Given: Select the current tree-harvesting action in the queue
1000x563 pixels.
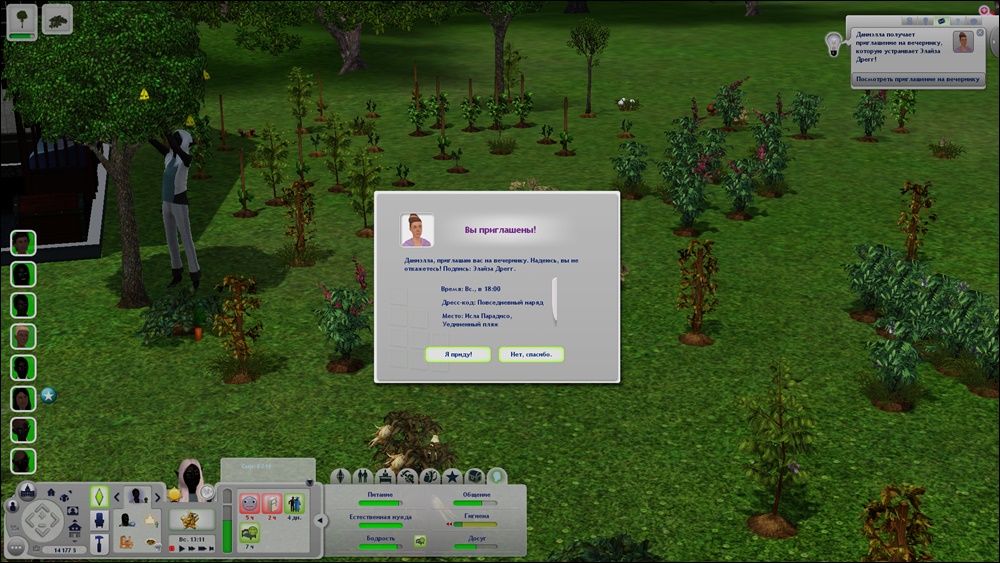Looking at the screenshot, I should (x=22, y=18).
